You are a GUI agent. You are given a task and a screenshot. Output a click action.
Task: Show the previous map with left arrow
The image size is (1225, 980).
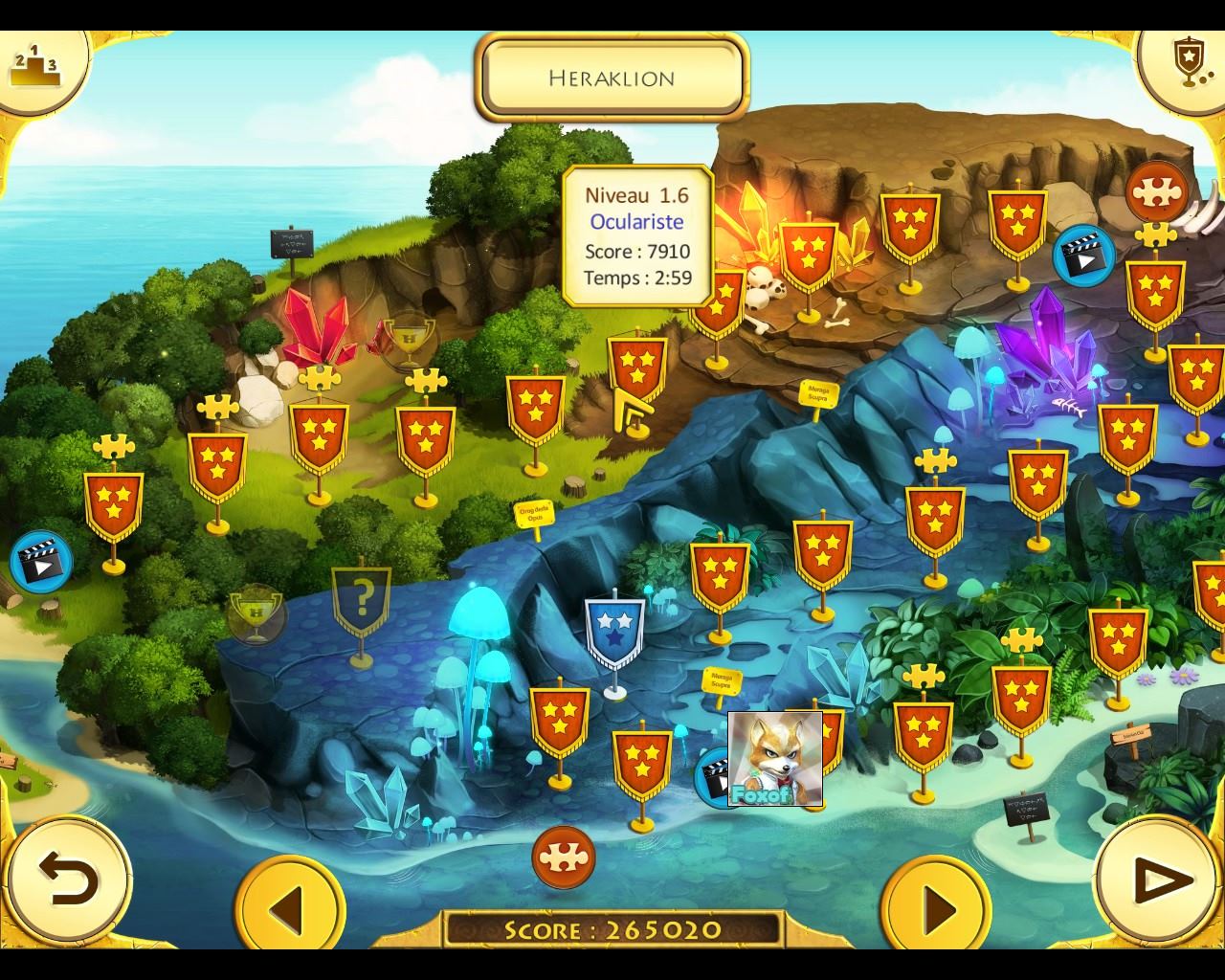click(289, 905)
